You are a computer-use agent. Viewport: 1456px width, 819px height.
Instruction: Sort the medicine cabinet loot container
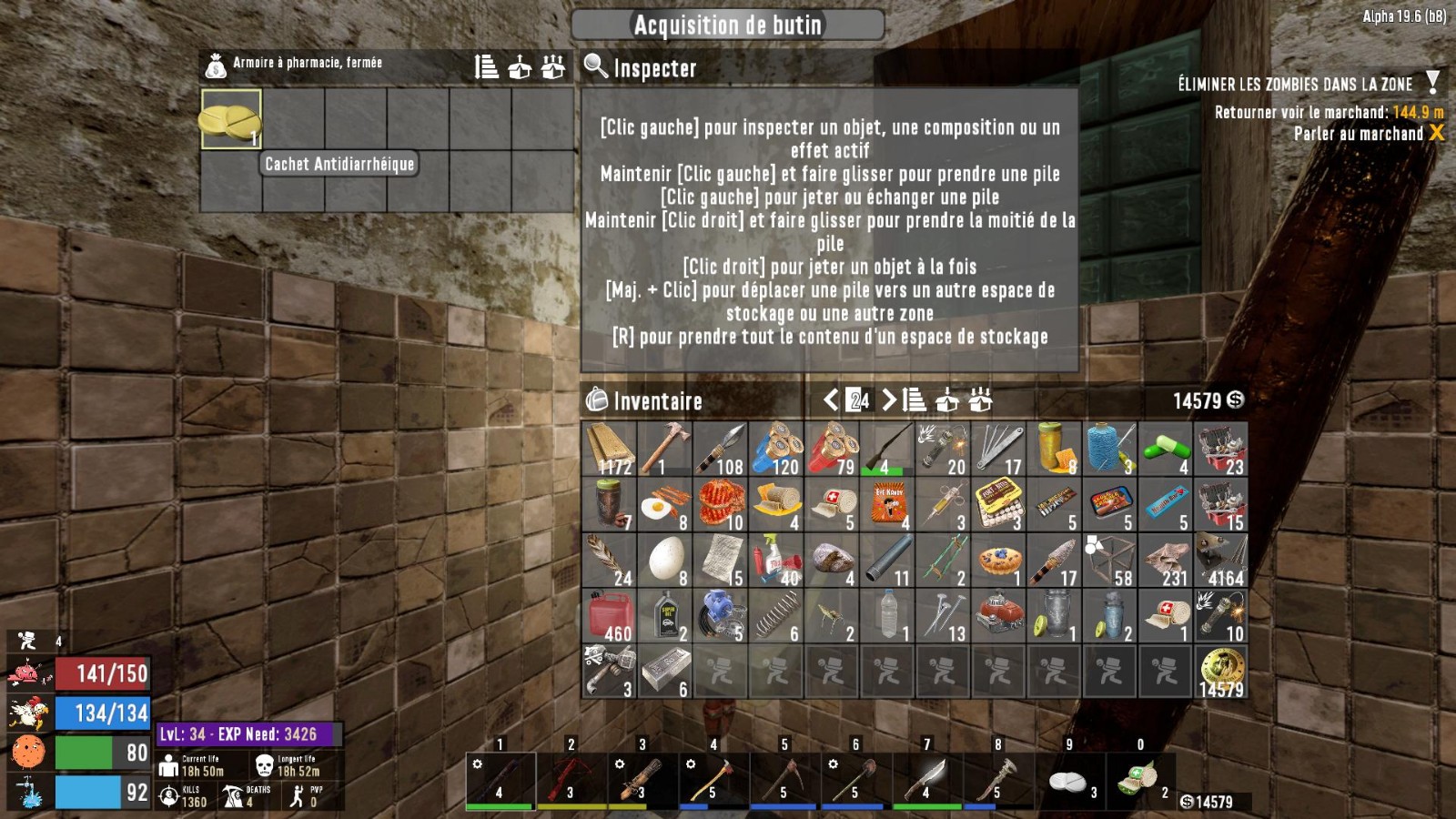[x=487, y=66]
